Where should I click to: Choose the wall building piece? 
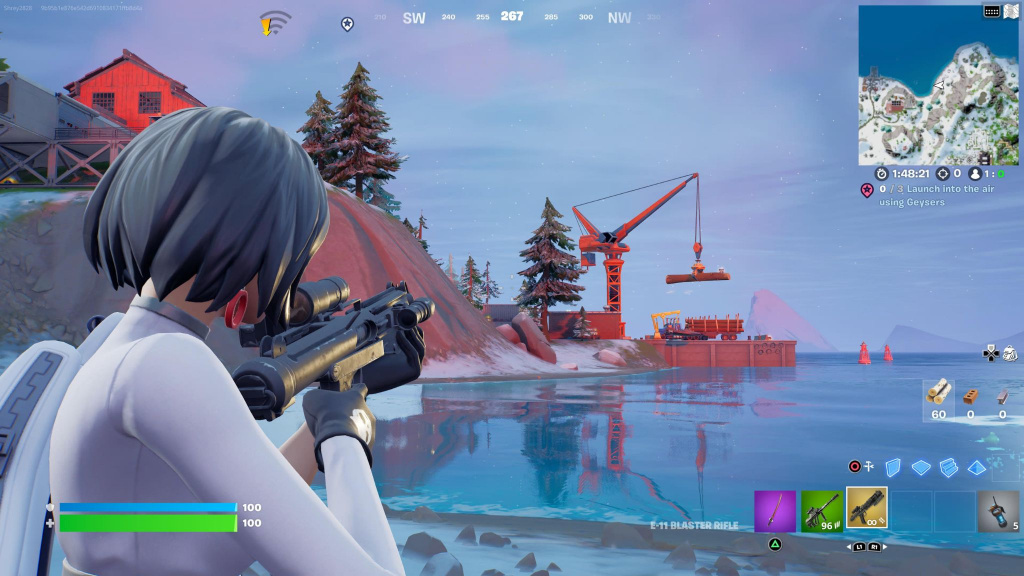tap(894, 467)
